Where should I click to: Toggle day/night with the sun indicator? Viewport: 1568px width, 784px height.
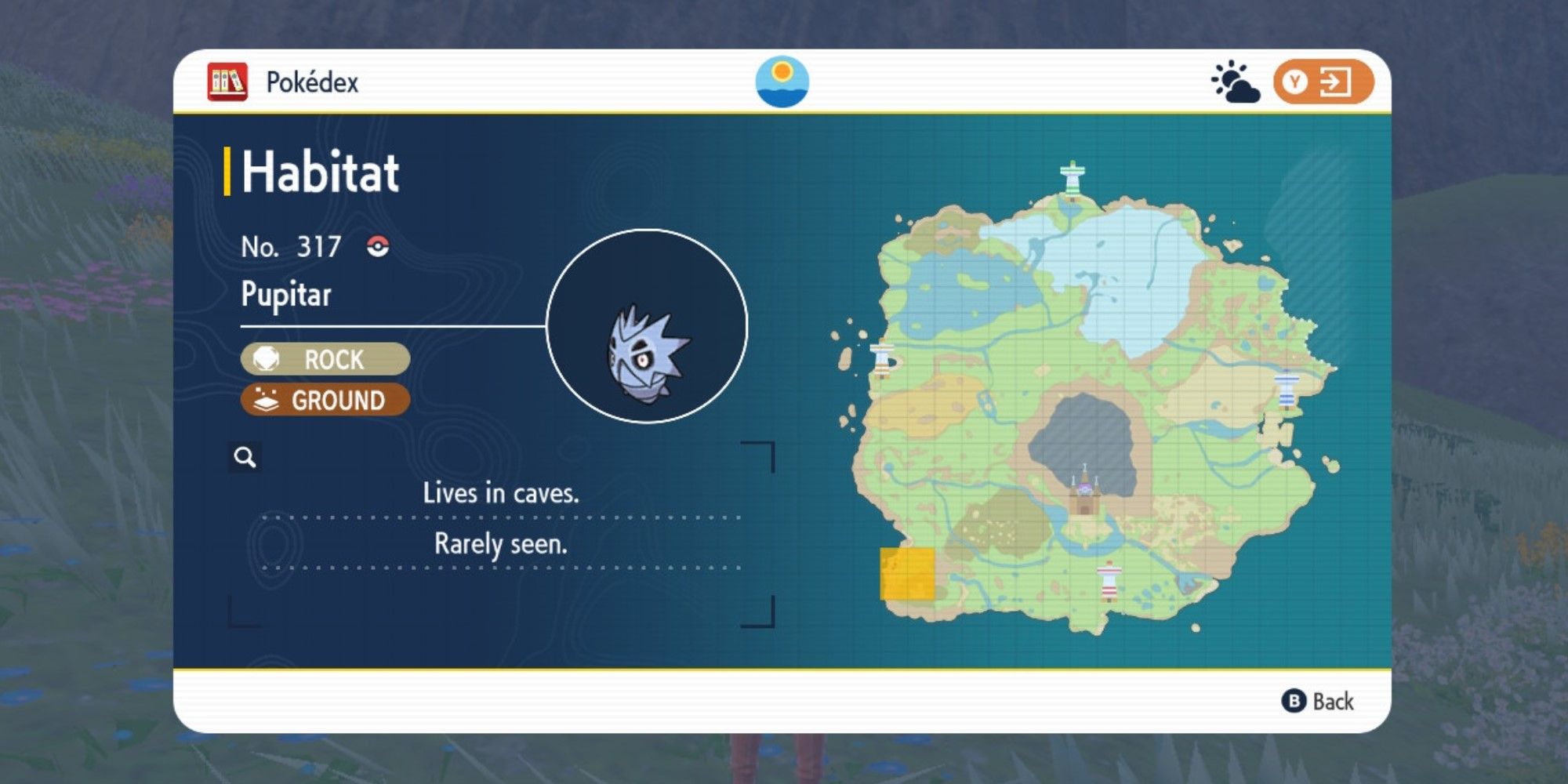click(784, 82)
